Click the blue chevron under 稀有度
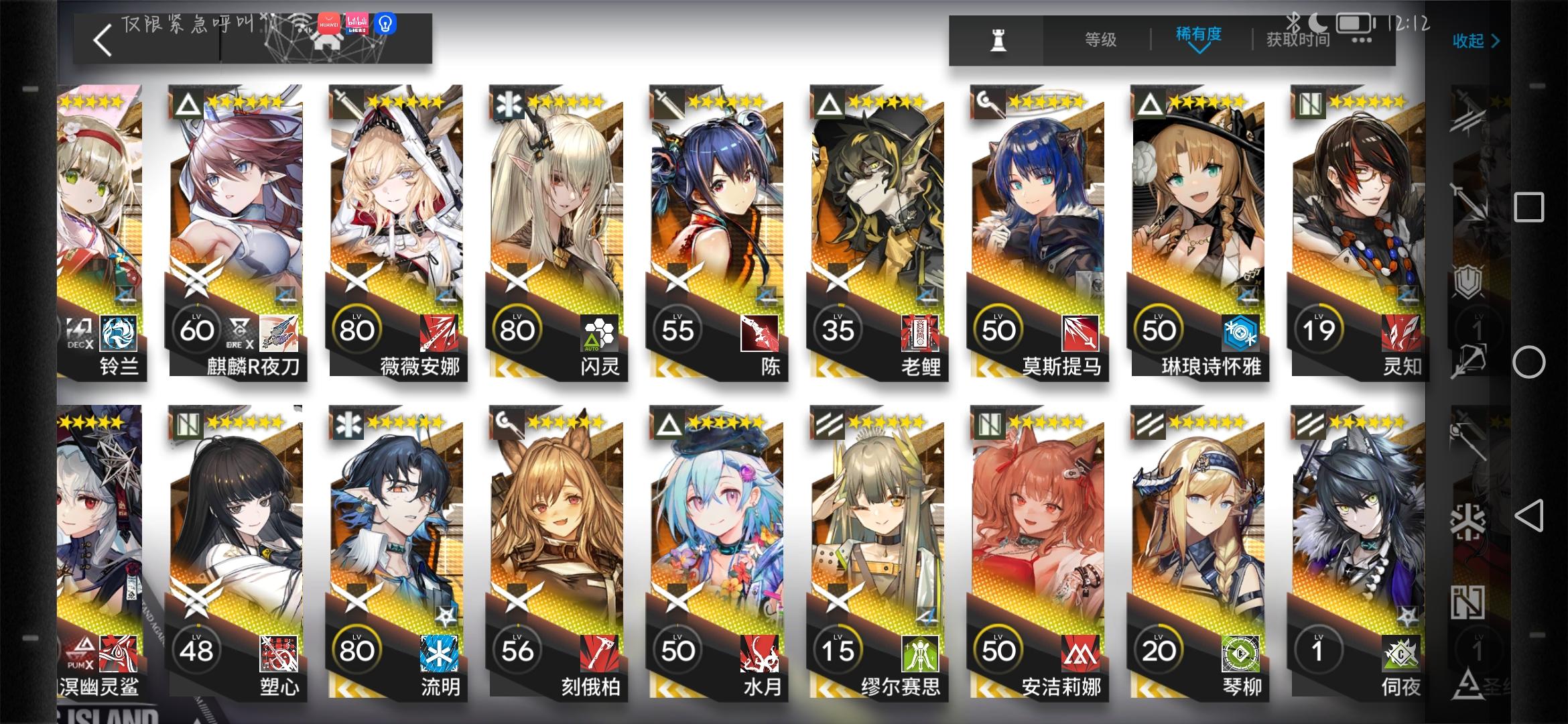 [x=1199, y=50]
